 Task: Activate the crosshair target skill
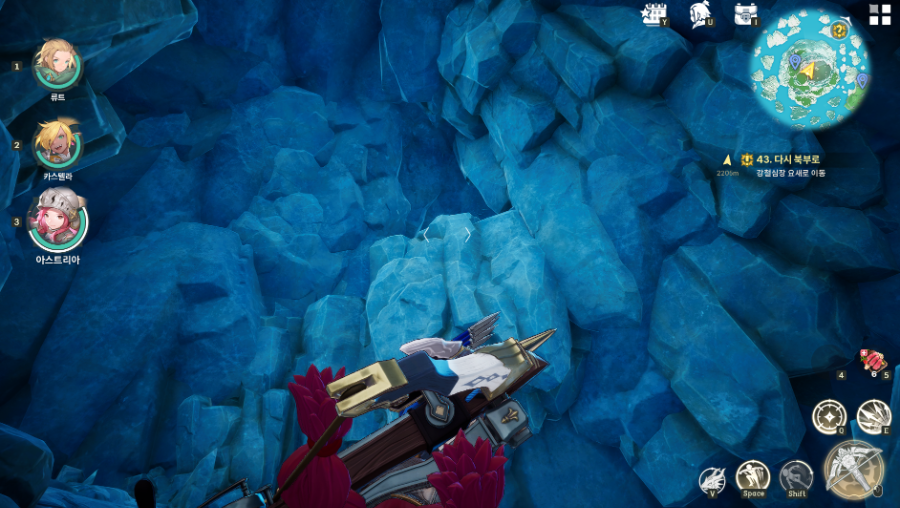[829, 416]
